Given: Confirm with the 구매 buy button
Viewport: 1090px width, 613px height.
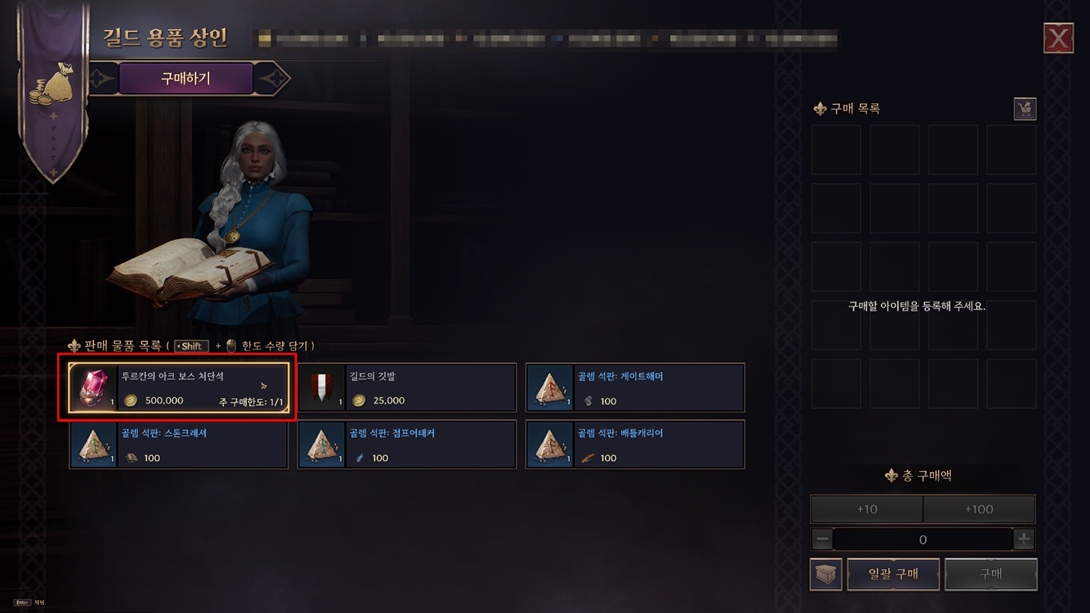Looking at the screenshot, I should [990, 574].
